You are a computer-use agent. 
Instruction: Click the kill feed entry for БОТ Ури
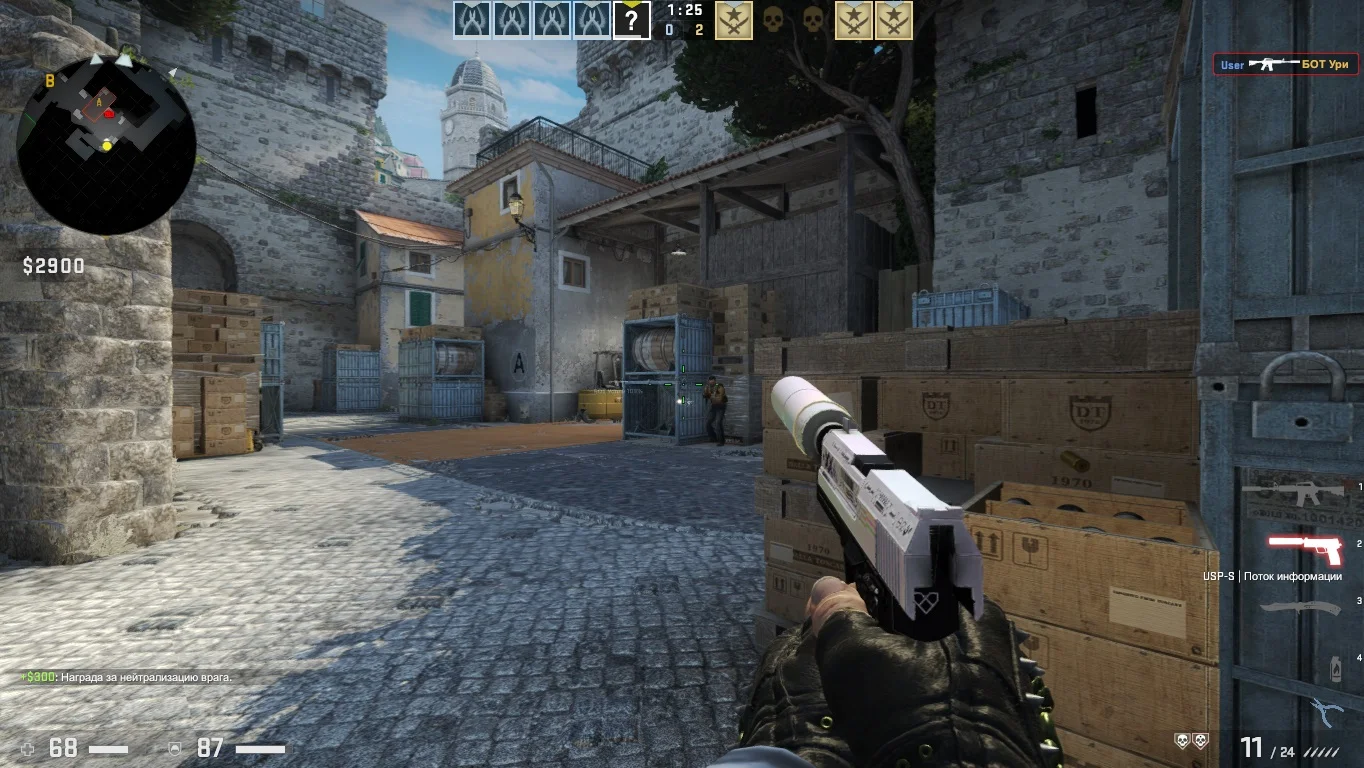pos(1285,64)
